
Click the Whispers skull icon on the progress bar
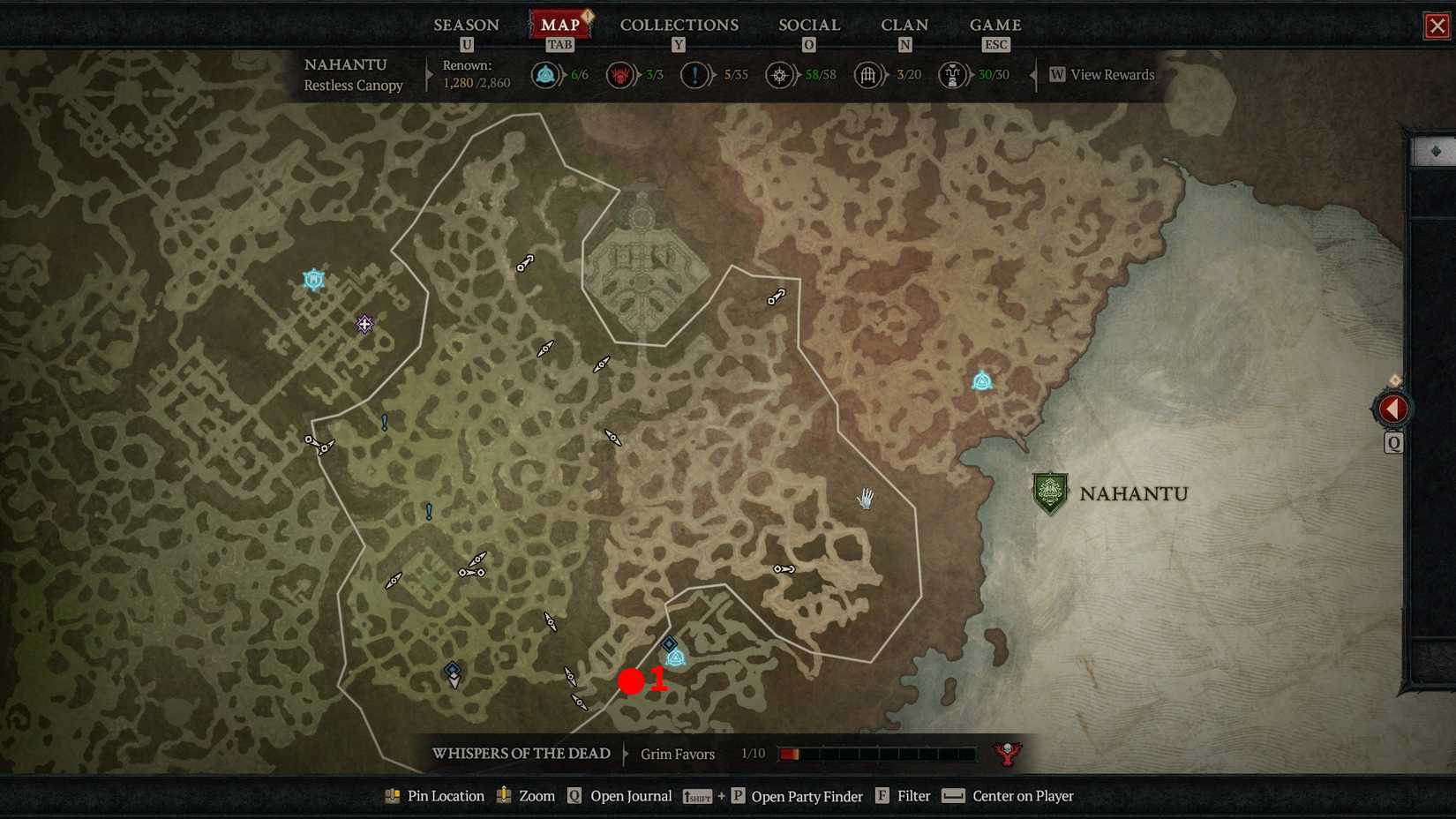click(x=1008, y=753)
